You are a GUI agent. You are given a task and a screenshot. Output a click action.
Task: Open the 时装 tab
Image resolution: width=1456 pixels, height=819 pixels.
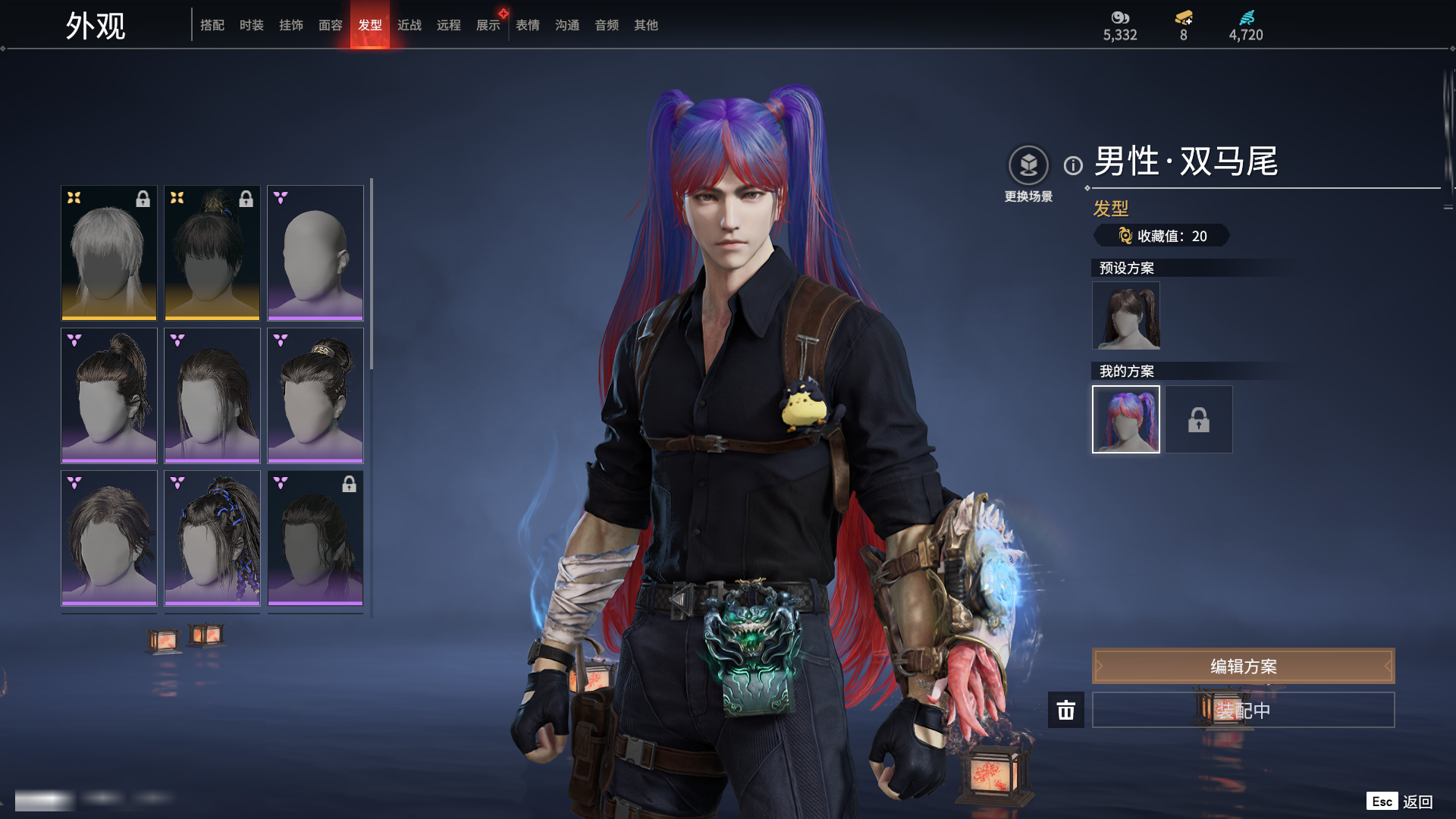pos(252,25)
